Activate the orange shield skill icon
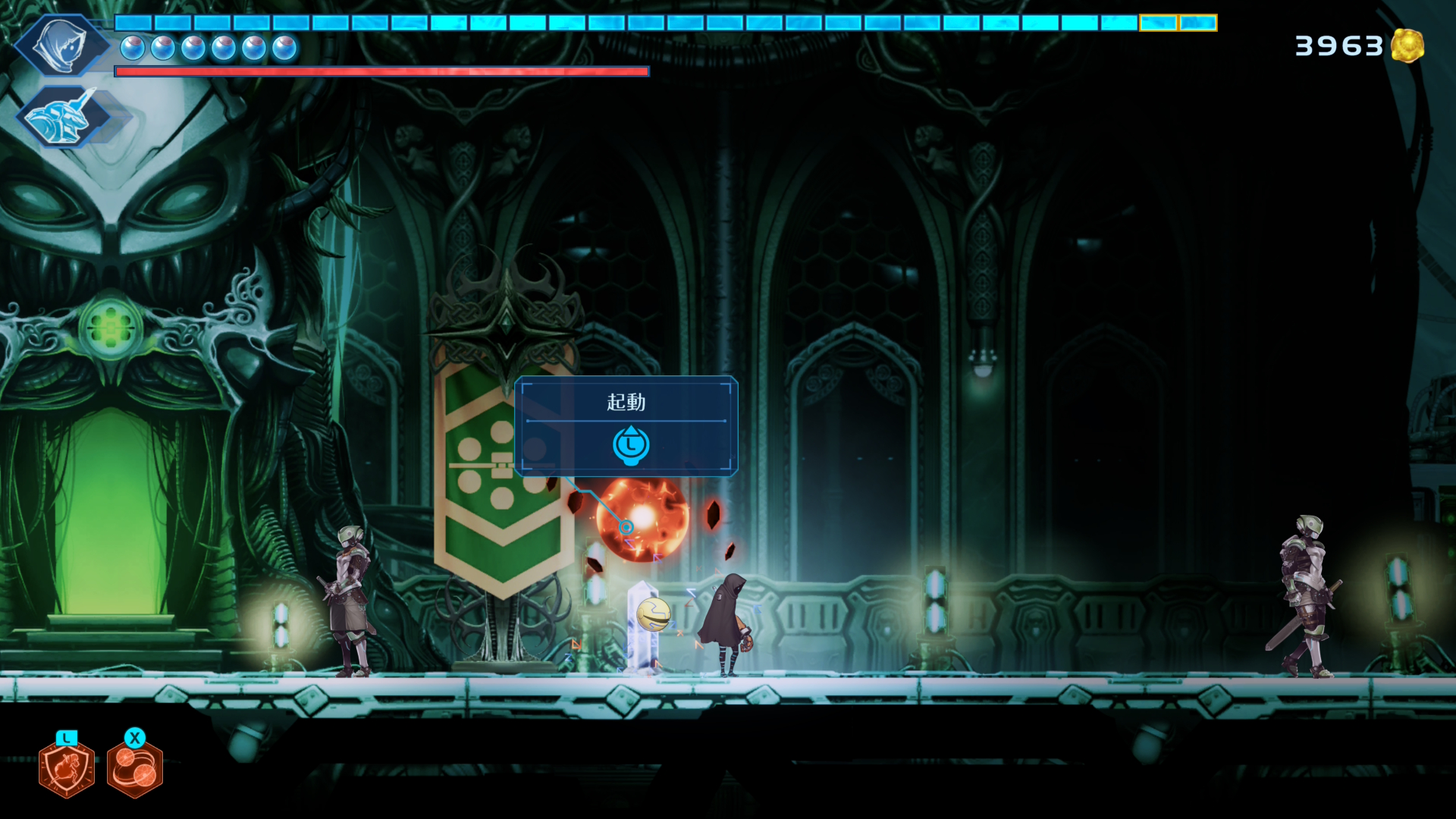Image resolution: width=1456 pixels, height=819 pixels. coord(67,769)
